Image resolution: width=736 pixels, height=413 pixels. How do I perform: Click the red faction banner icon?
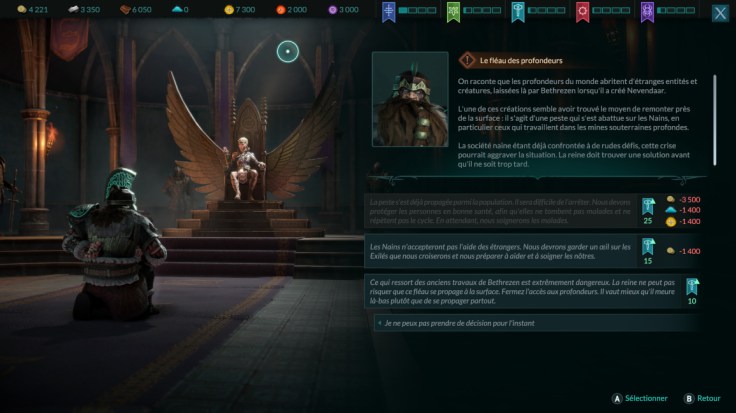click(x=582, y=12)
